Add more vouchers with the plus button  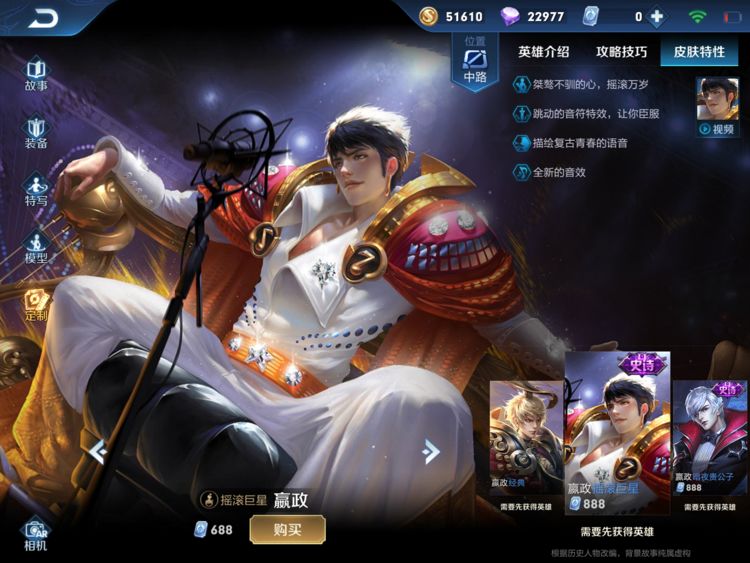pyautogui.click(x=657, y=17)
